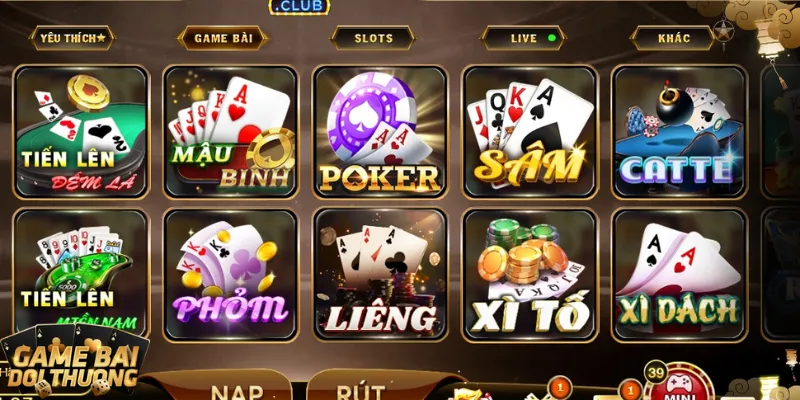Play the Phỏm card game

pyautogui.click(x=230, y=273)
